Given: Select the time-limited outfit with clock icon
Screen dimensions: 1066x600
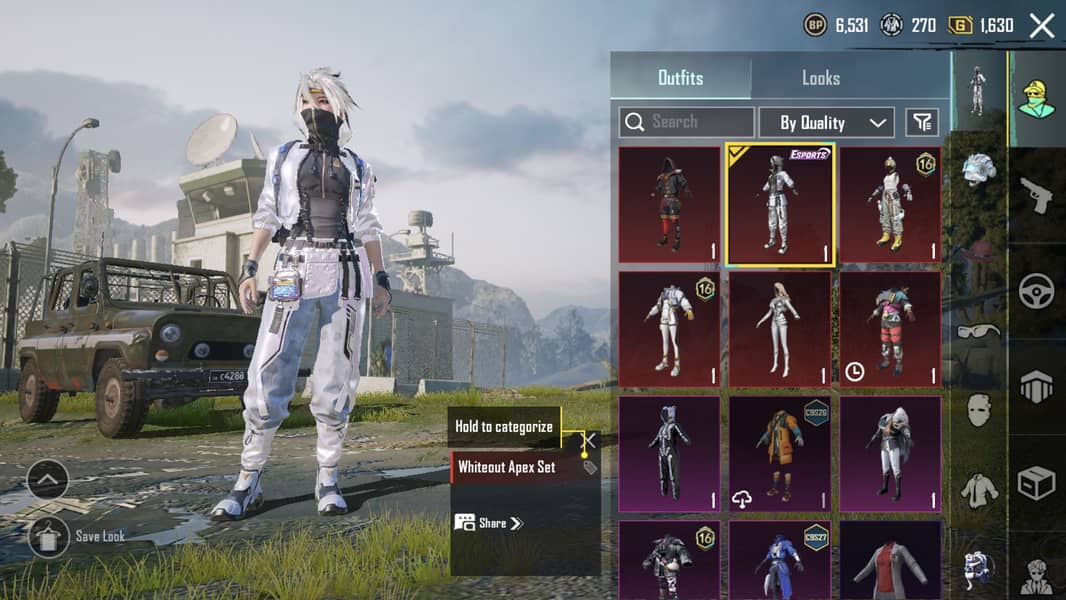Looking at the screenshot, I should pos(890,329).
